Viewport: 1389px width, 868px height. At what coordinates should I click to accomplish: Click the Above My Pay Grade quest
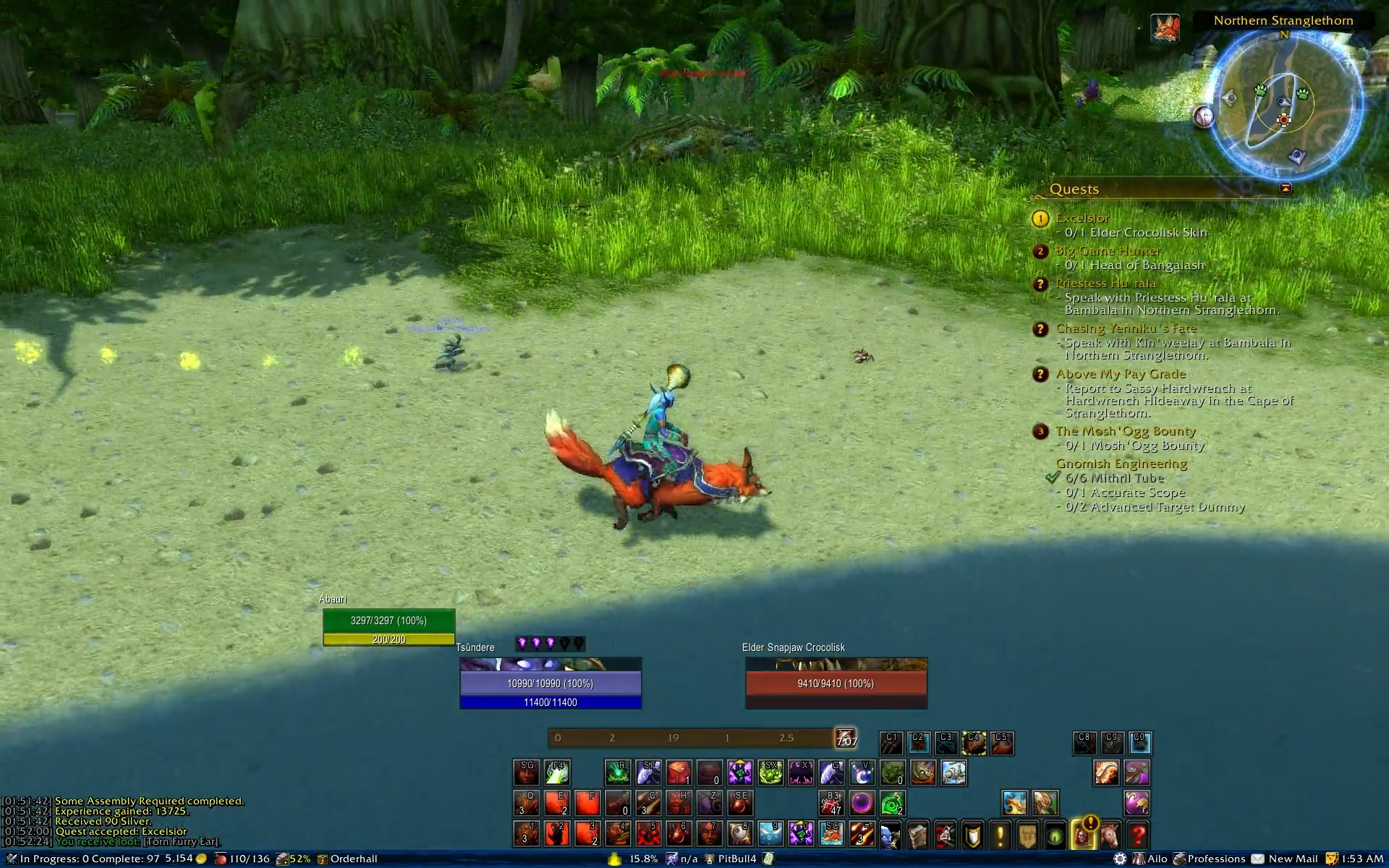1121,374
